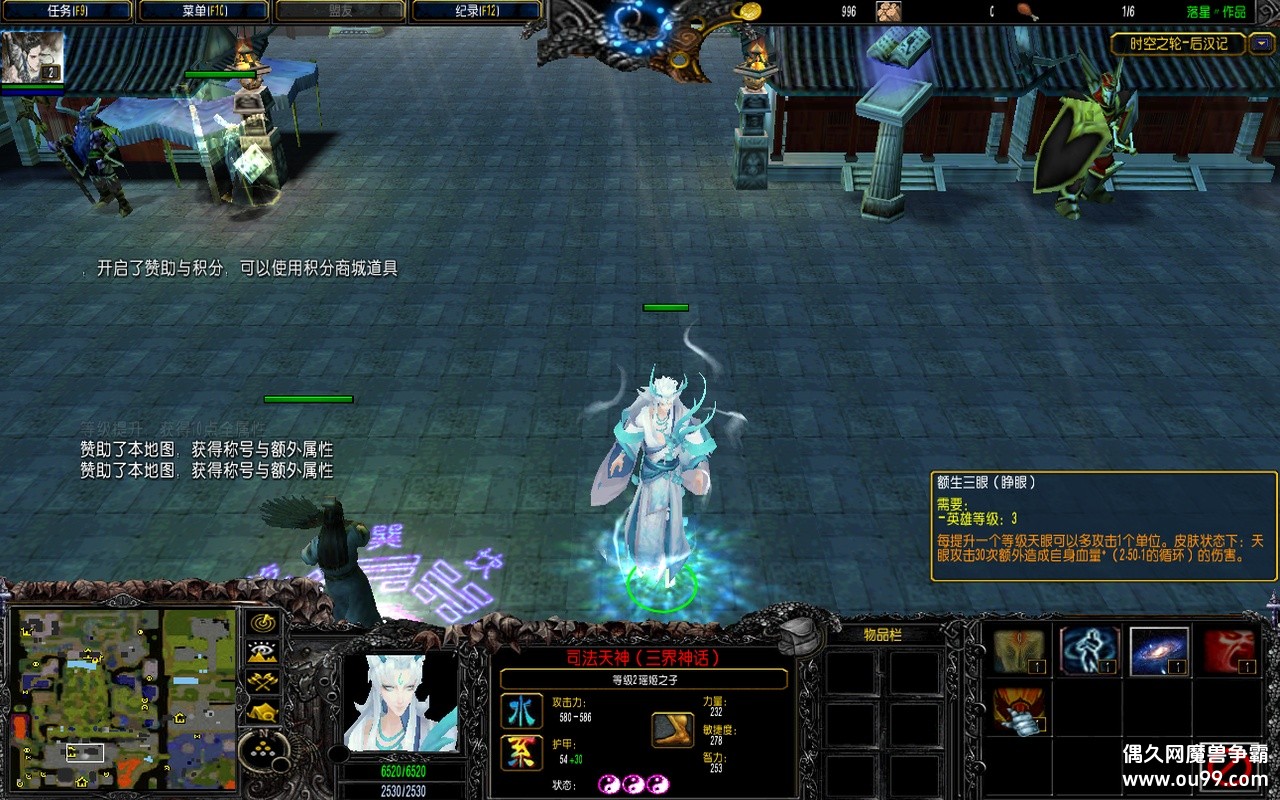Open the 纪录 log menu
Viewport: 1280px width, 800px height.
point(476,11)
